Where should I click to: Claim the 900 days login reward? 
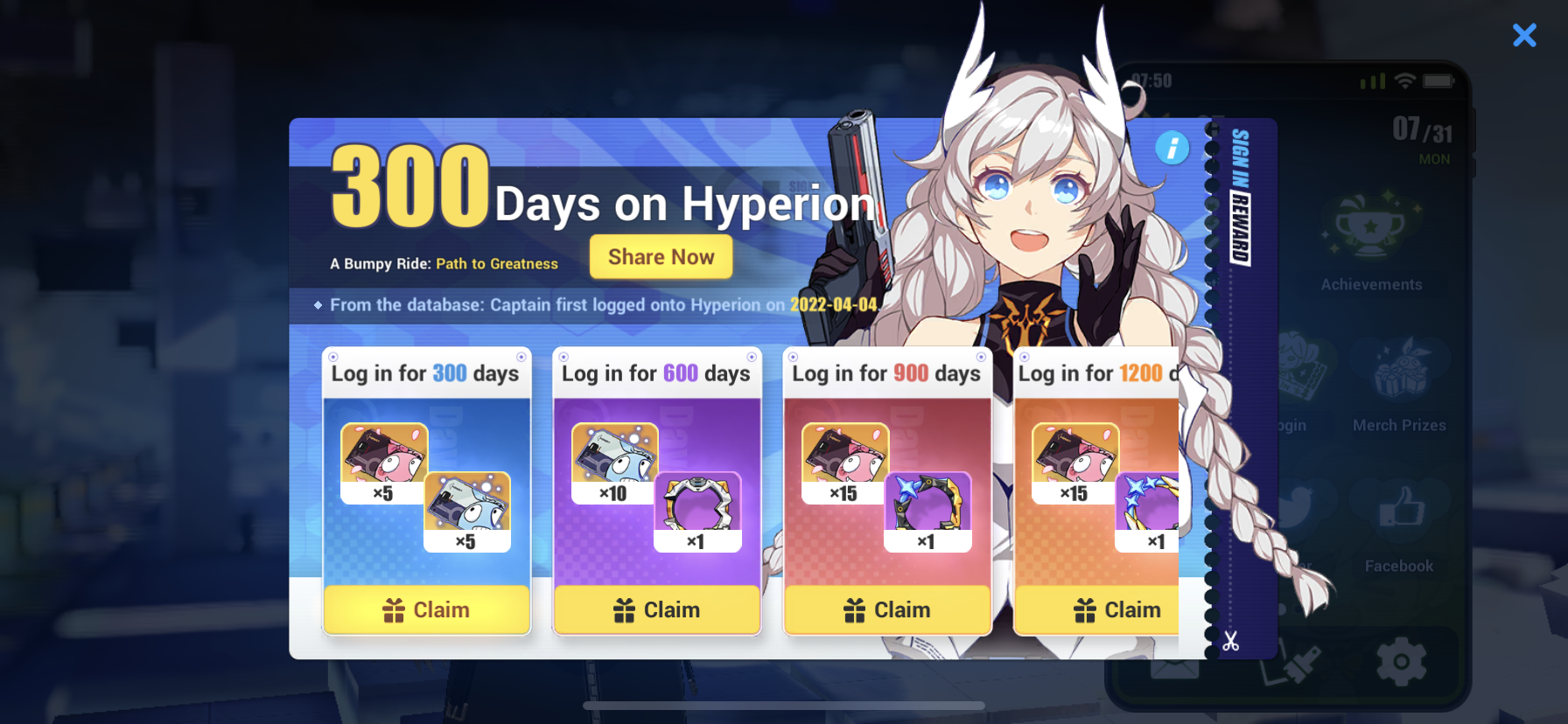[x=887, y=609]
